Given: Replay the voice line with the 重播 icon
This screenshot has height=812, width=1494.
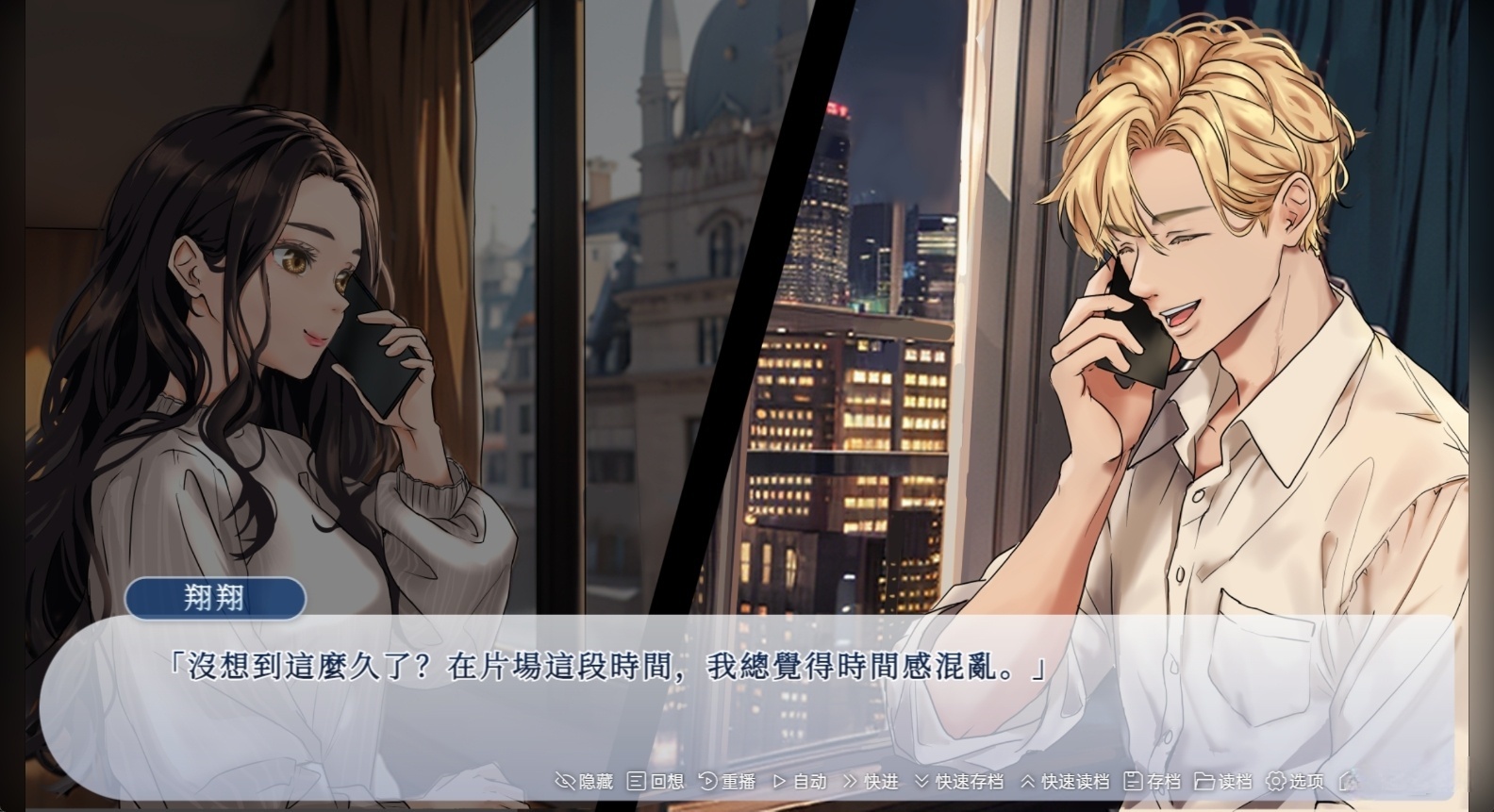Looking at the screenshot, I should pyautogui.click(x=707, y=781).
